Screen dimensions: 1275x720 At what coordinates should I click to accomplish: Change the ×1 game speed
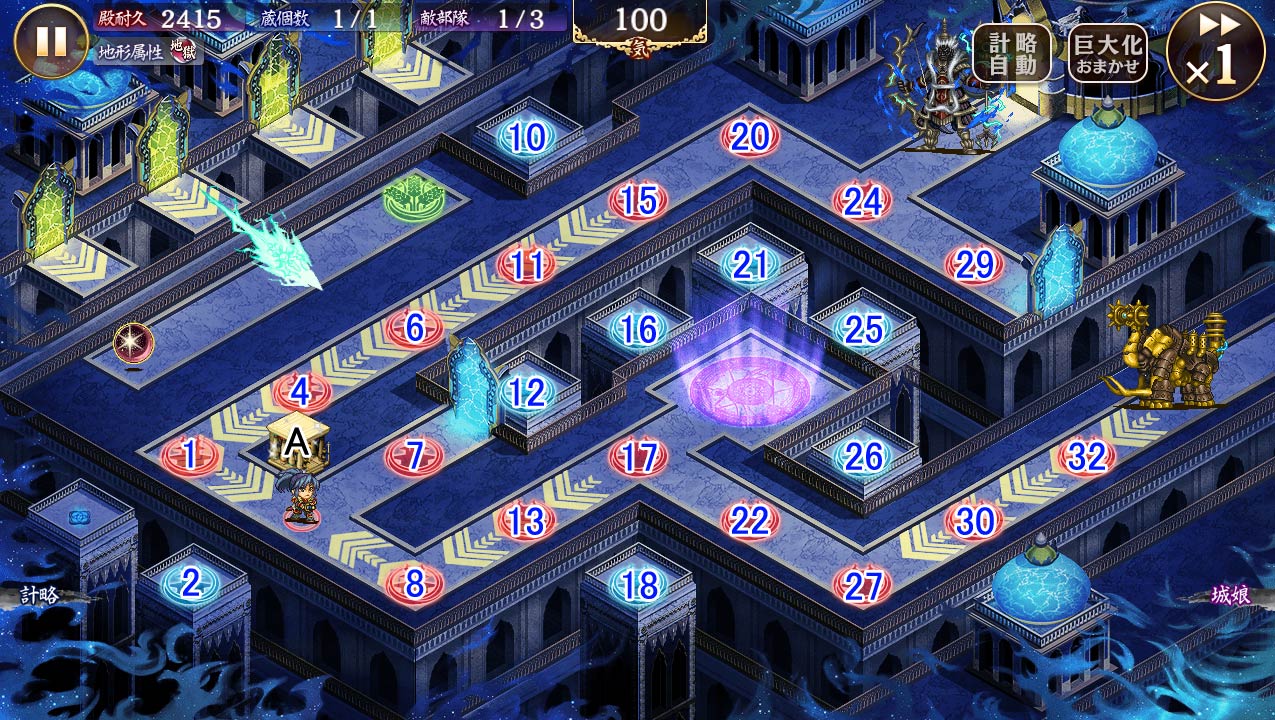[x=1215, y=52]
